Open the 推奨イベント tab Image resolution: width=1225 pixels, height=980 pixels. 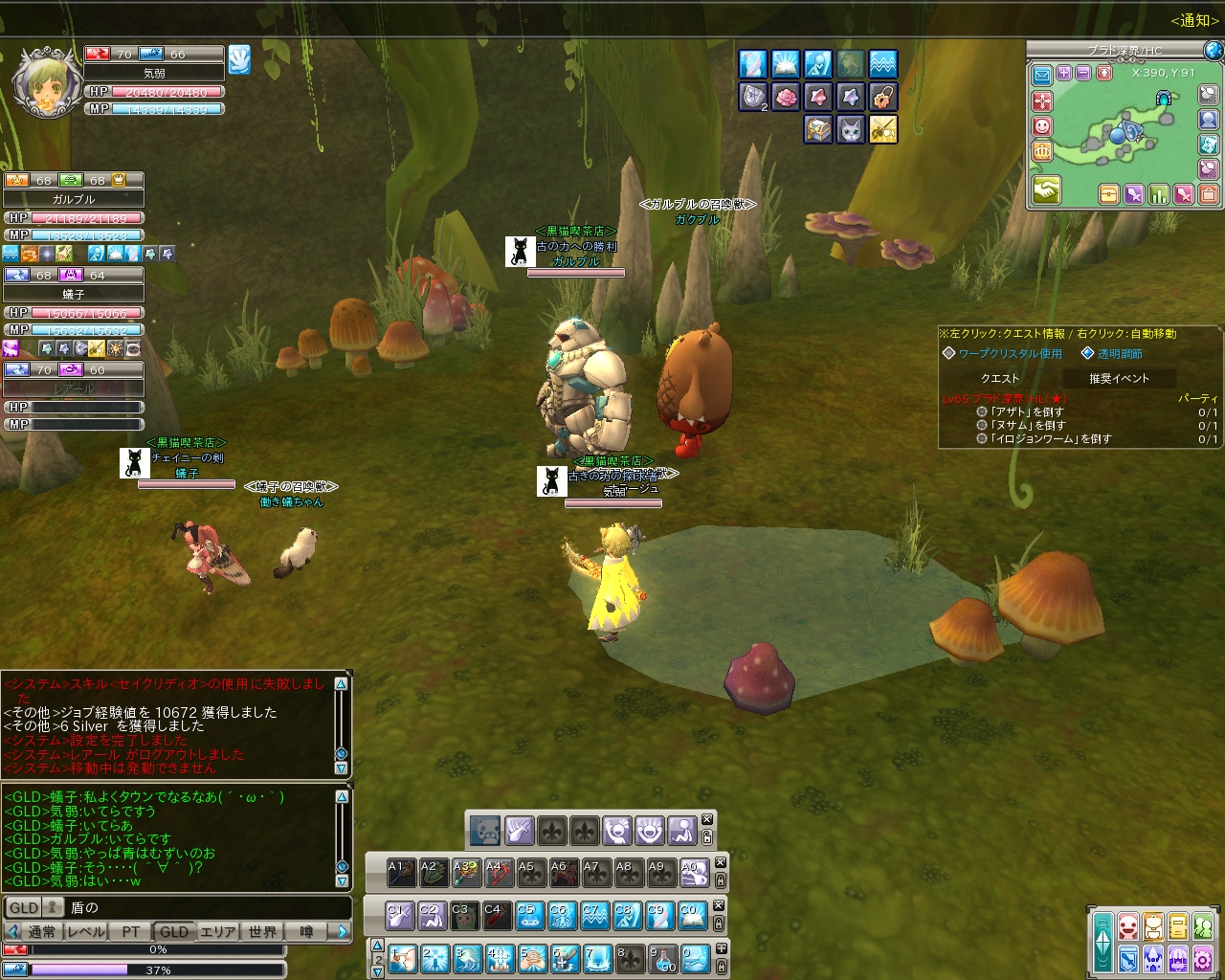[x=1118, y=378]
